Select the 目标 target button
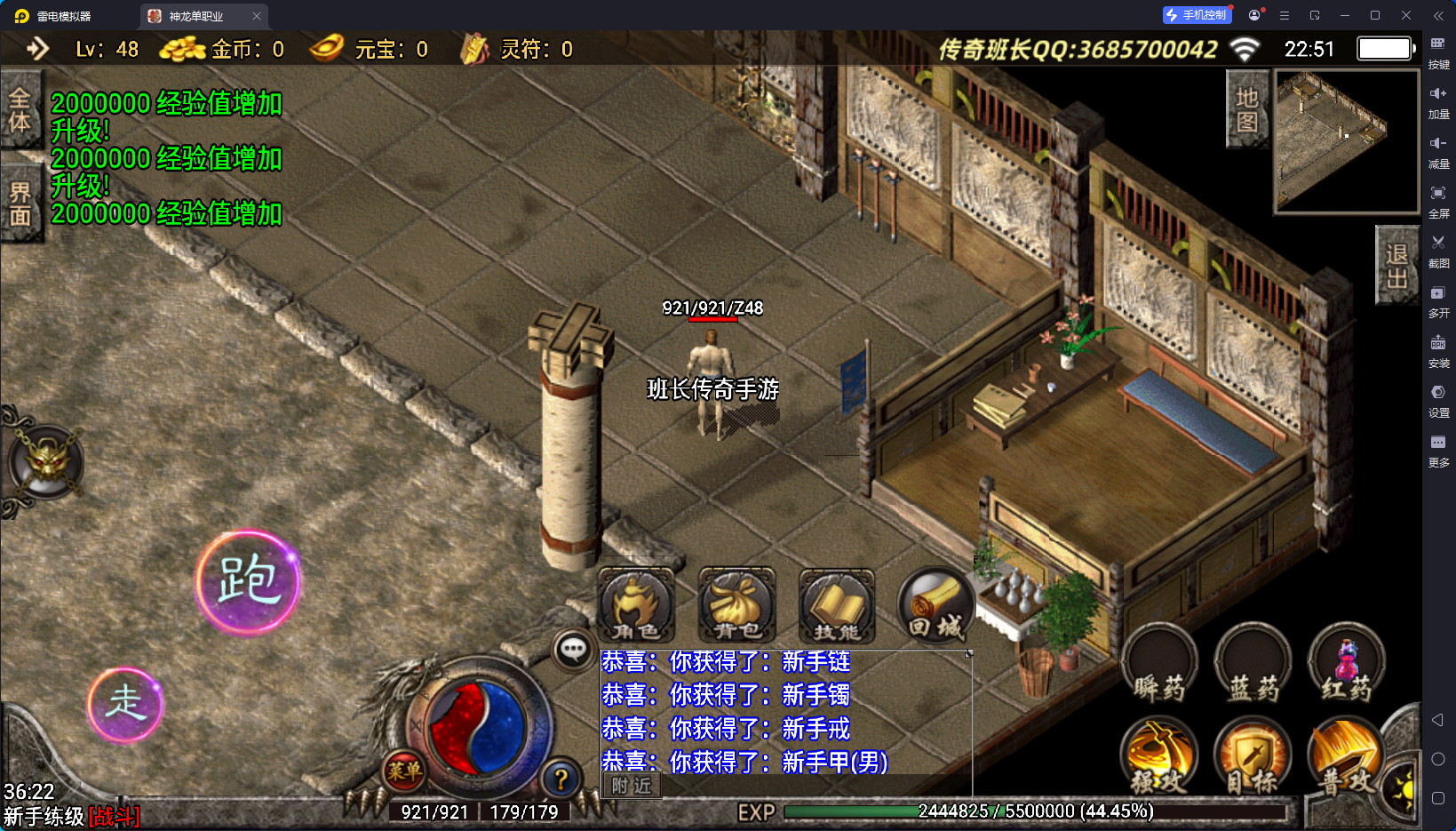 (x=1253, y=757)
